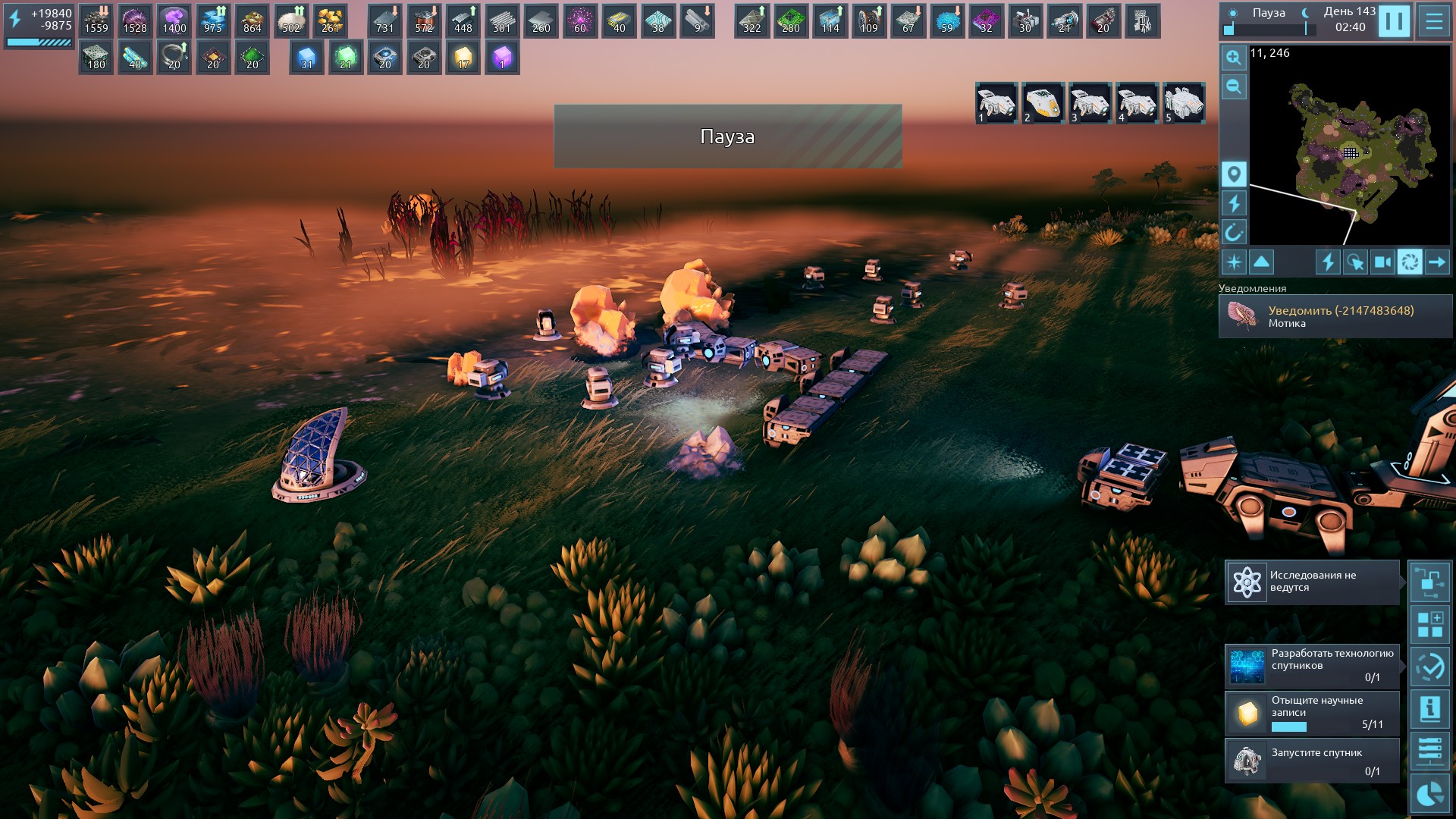Toggle the magnet overlay beside the minimap

[x=1234, y=232]
